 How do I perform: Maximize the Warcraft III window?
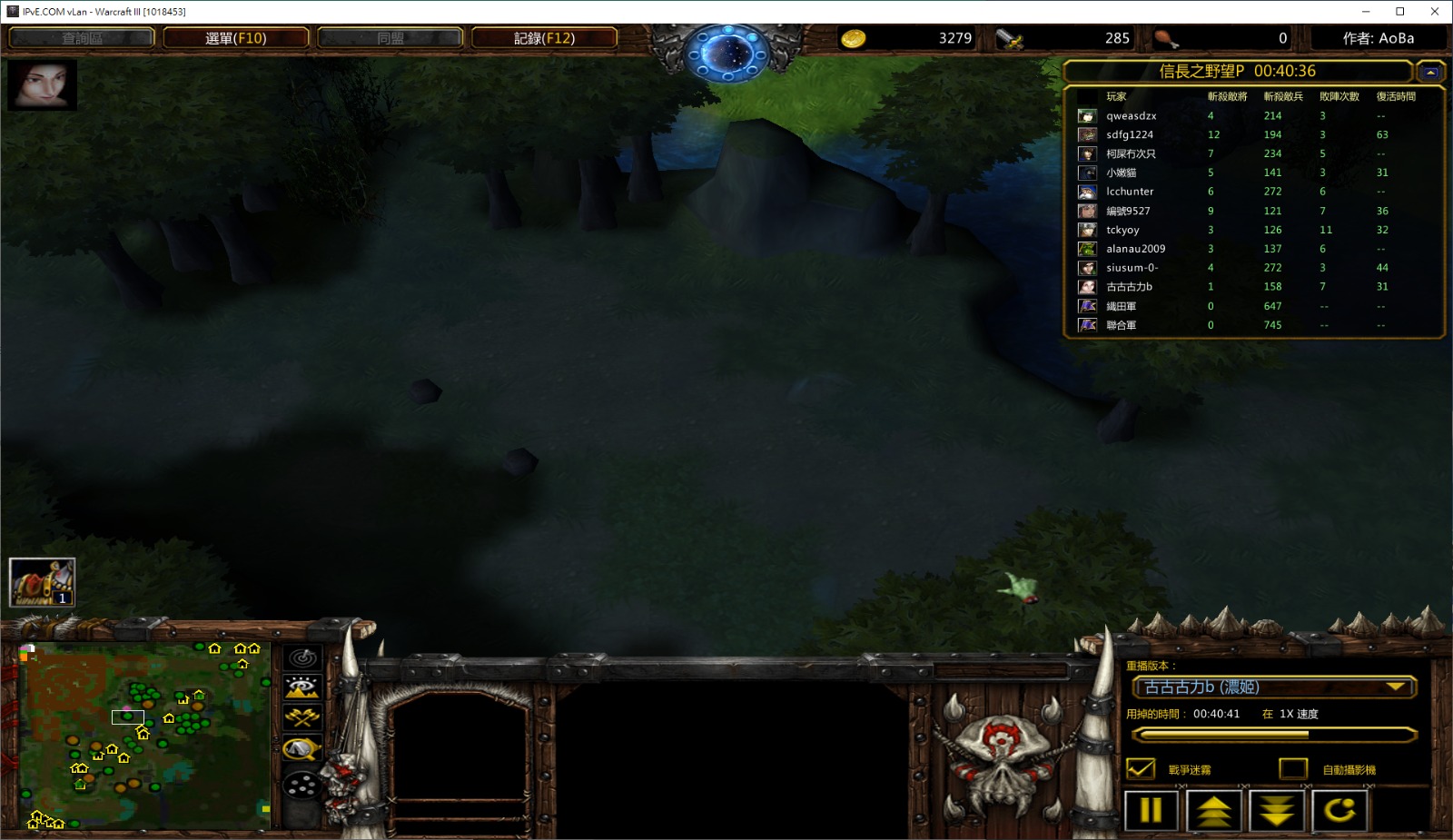click(1399, 12)
